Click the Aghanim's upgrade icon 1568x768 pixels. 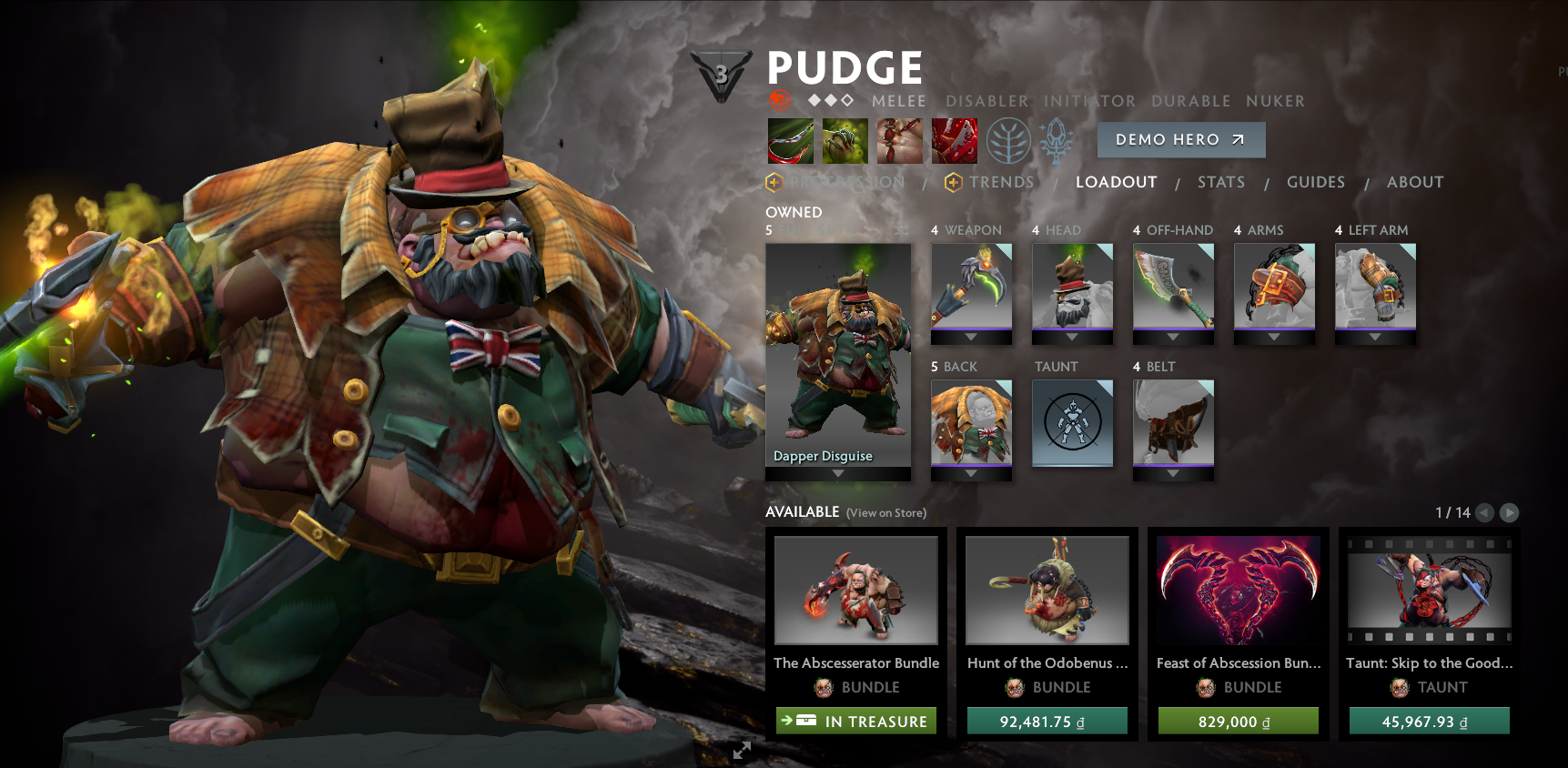pos(1057,138)
